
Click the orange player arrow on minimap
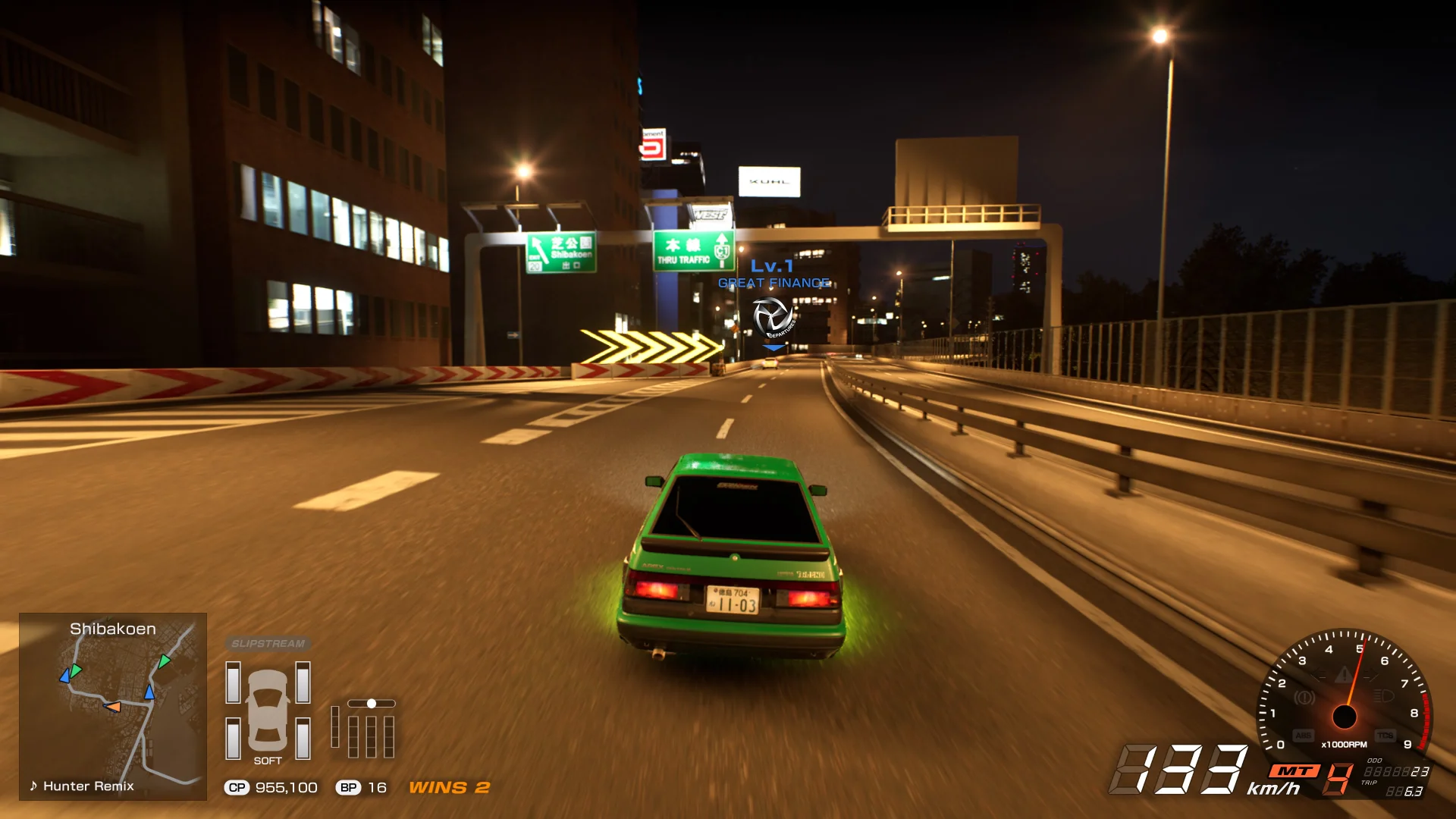[113, 707]
